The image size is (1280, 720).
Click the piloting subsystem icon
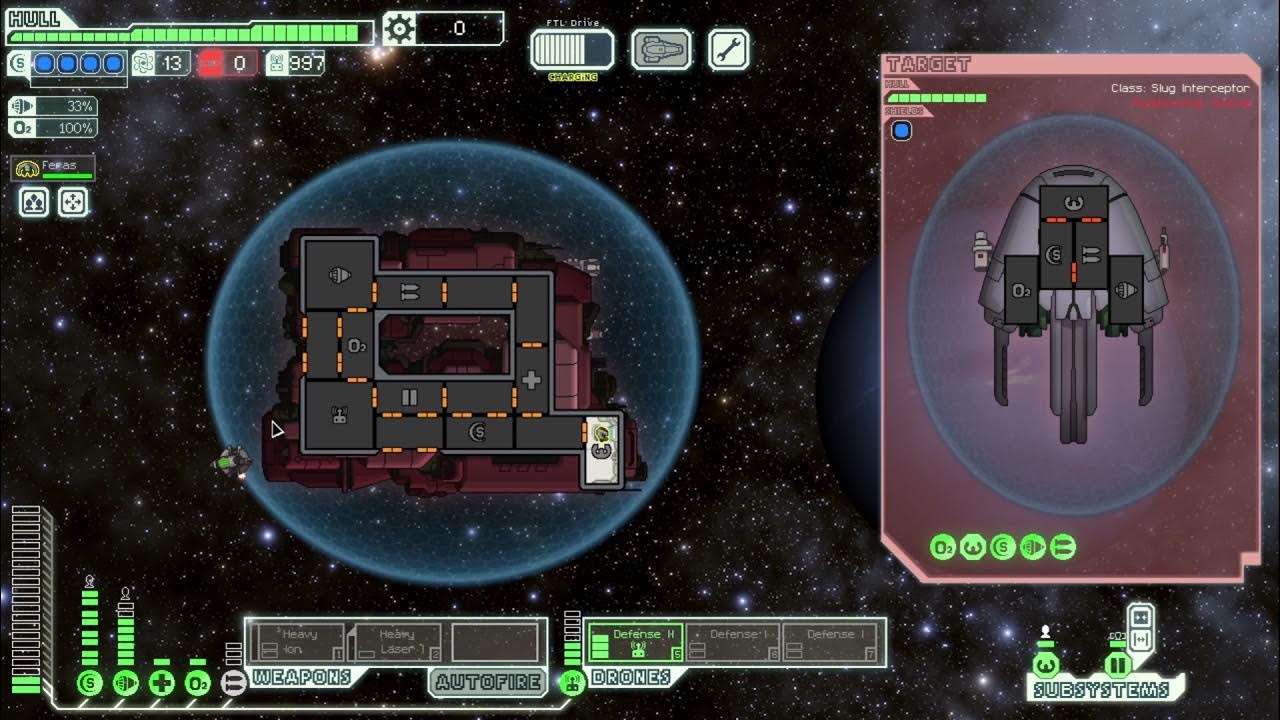click(1045, 664)
